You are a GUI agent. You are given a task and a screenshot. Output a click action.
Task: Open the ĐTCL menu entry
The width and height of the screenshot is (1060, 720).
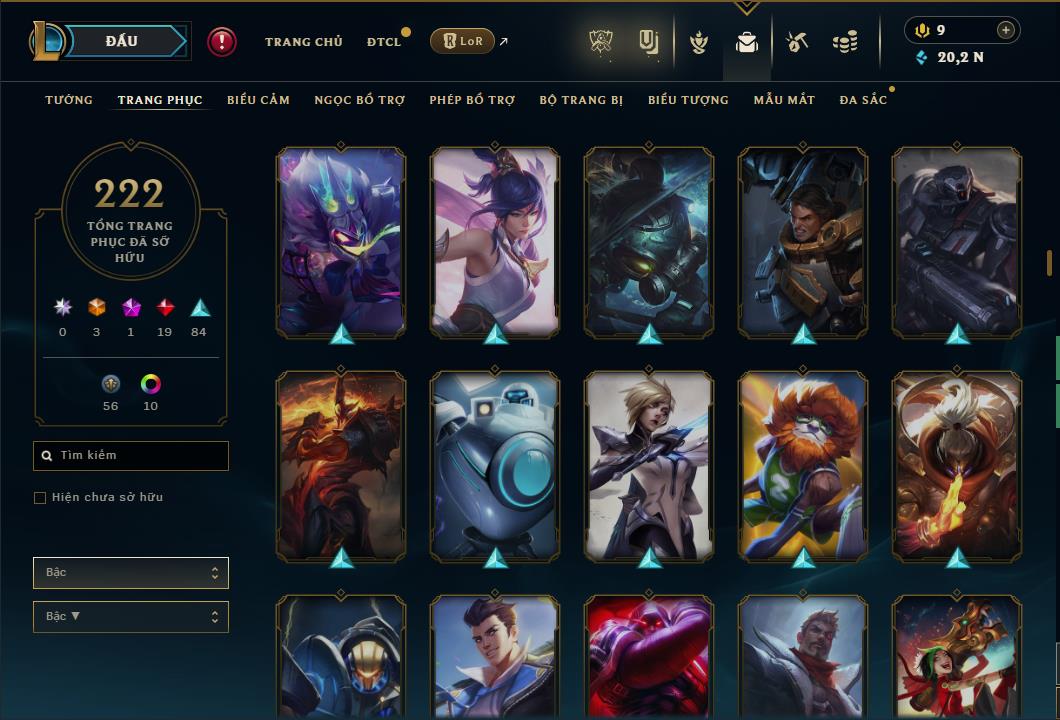point(384,42)
